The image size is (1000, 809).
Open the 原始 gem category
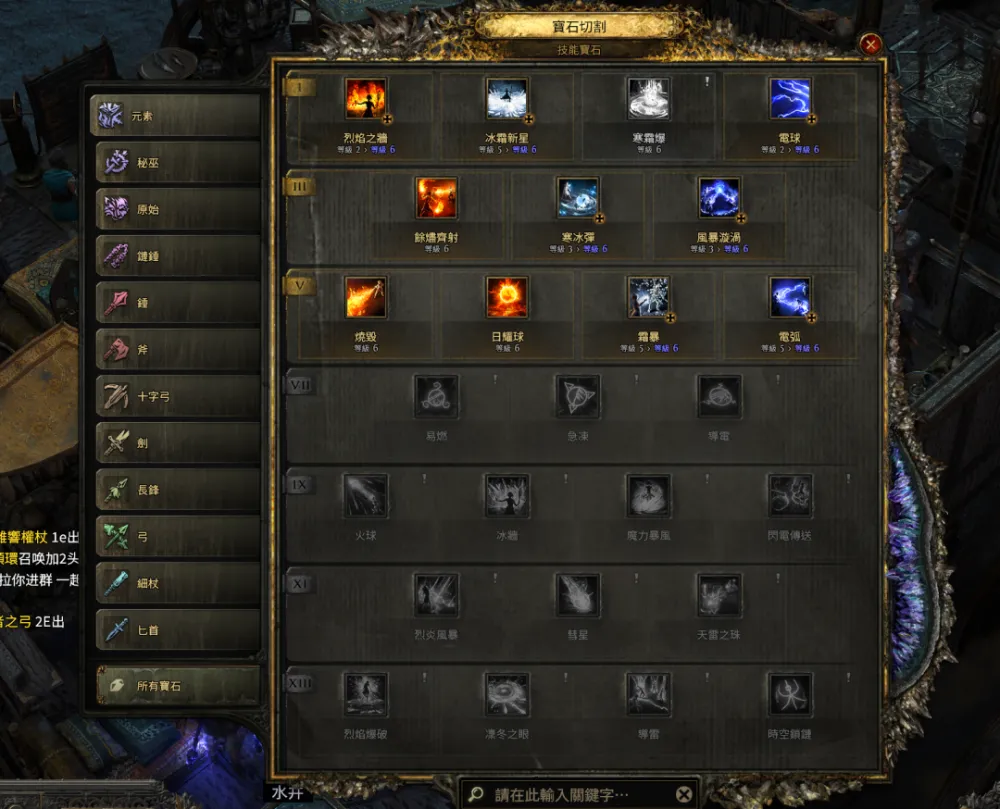tap(176, 210)
